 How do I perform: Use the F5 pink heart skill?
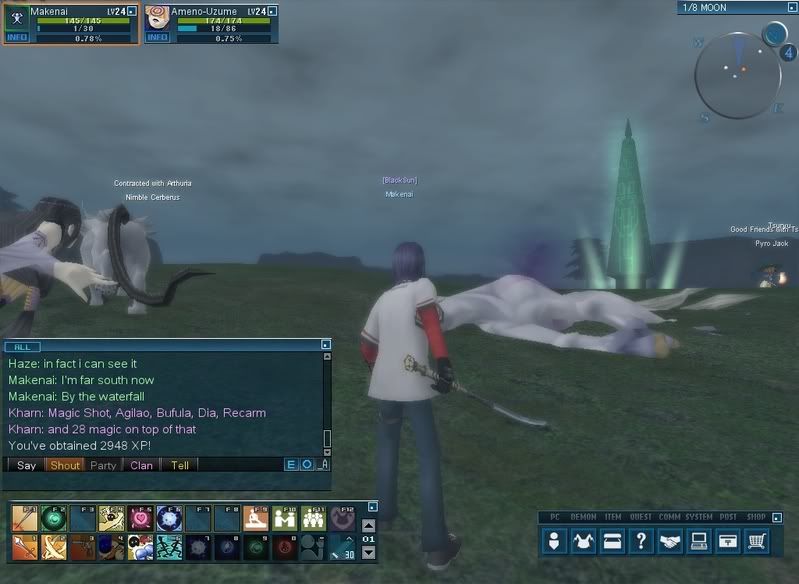(x=140, y=518)
